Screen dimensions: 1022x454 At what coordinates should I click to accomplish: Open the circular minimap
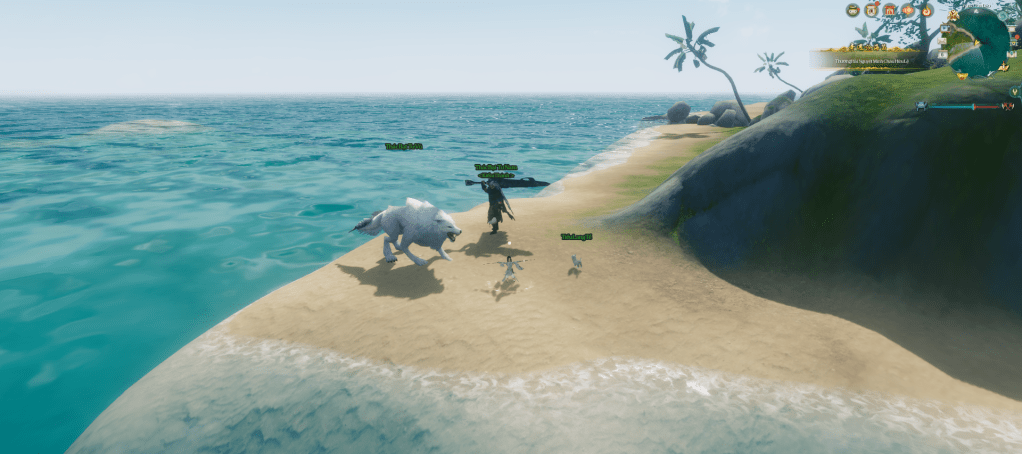click(x=980, y=40)
